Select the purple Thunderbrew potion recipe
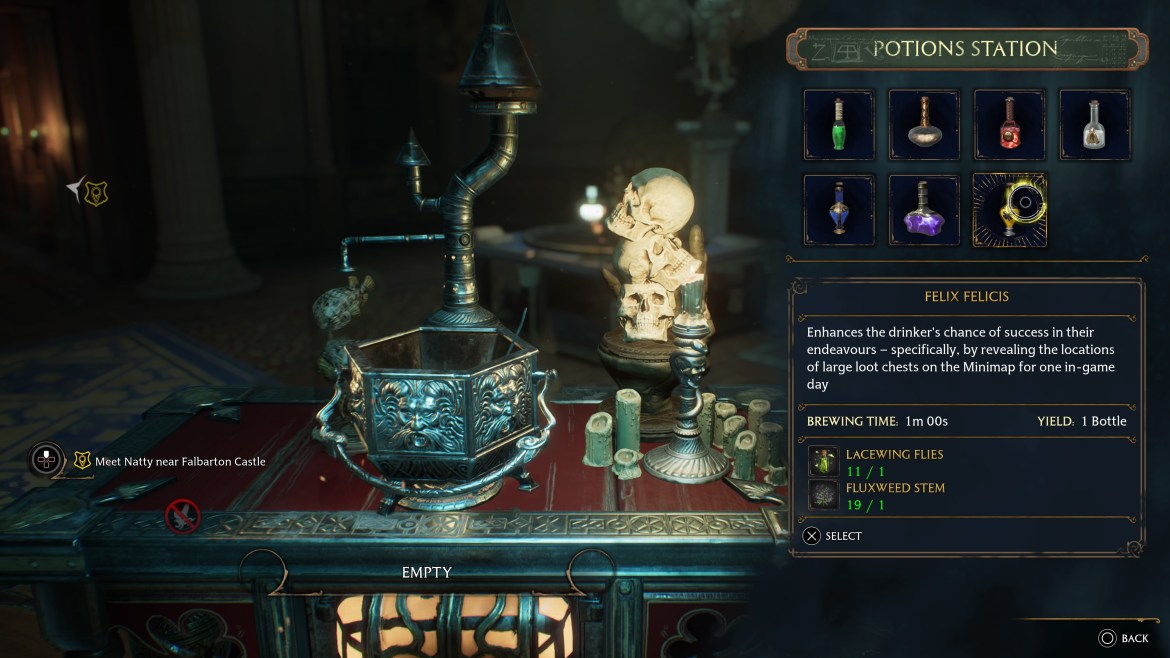 (924, 210)
